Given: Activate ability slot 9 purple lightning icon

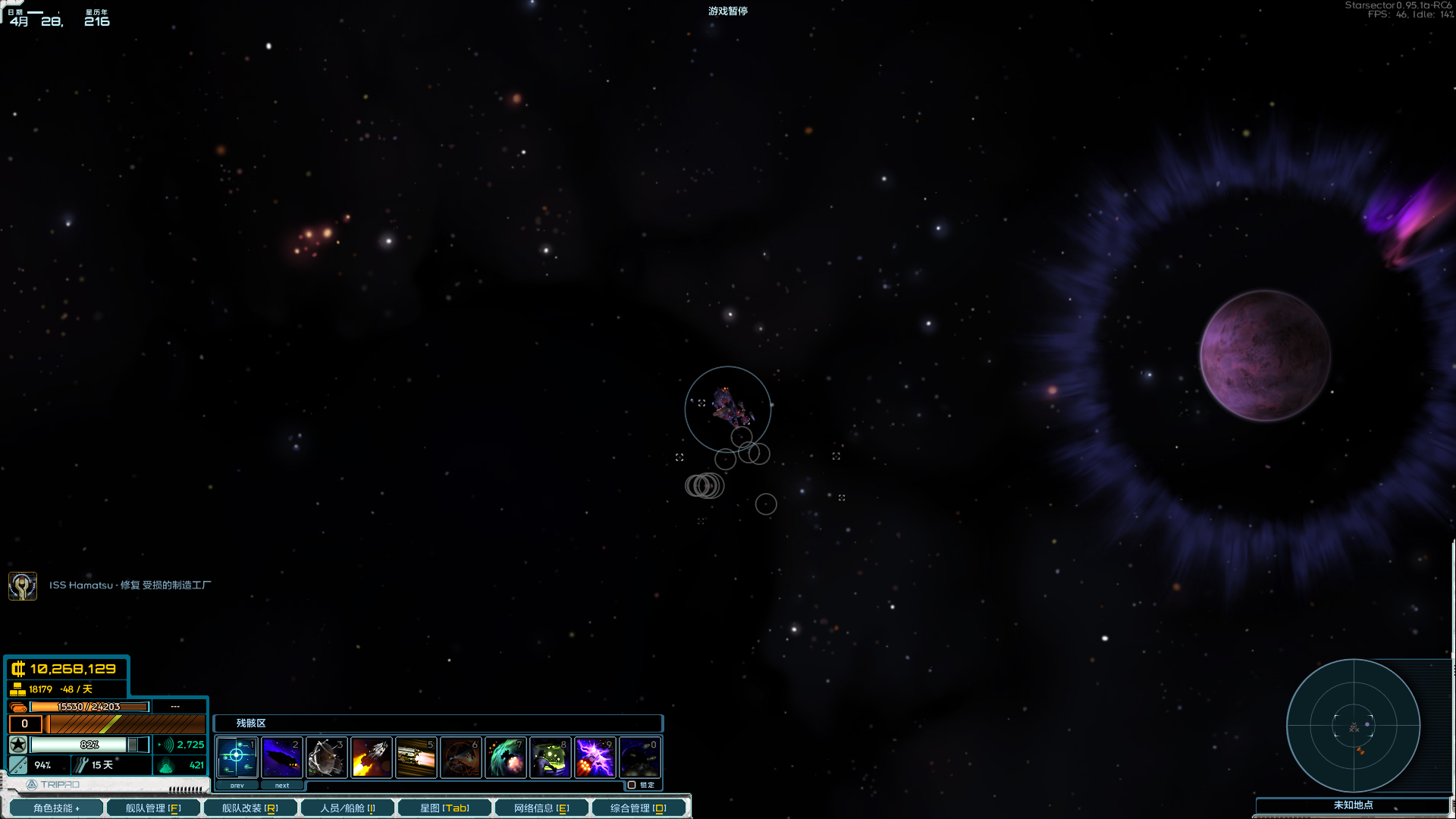Looking at the screenshot, I should pos(595,757).
